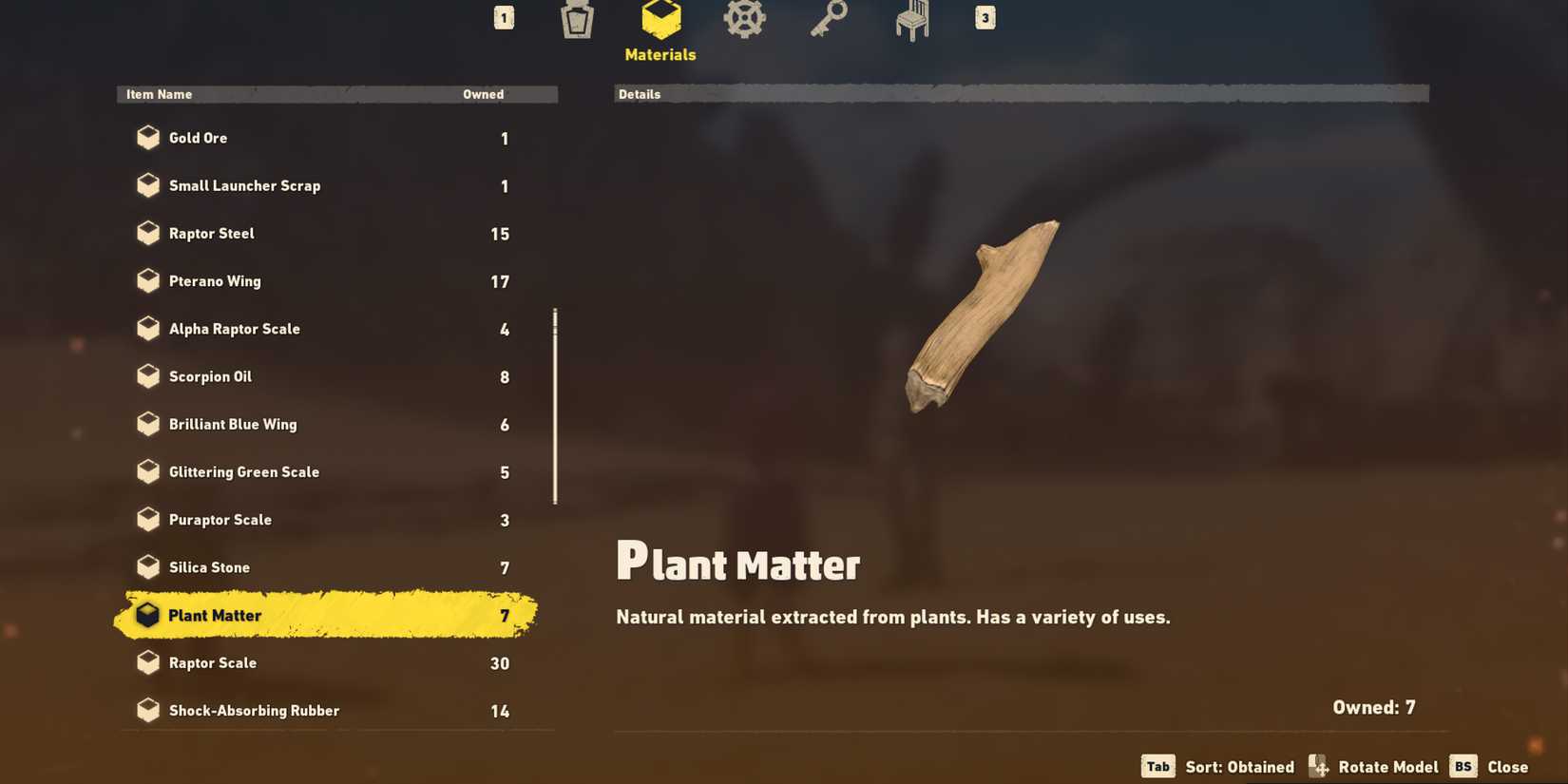Activate Rotate Model control

(1372, 766)
